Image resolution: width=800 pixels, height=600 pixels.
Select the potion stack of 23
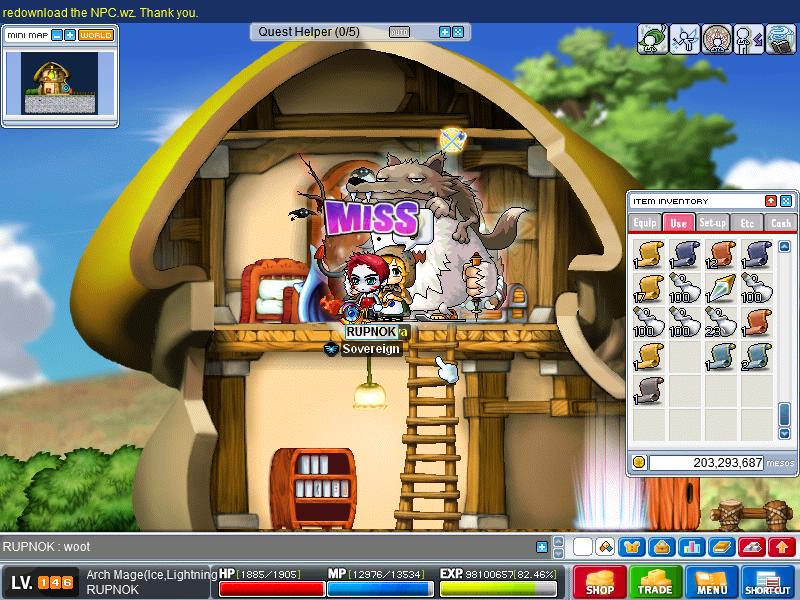point(719,321)
